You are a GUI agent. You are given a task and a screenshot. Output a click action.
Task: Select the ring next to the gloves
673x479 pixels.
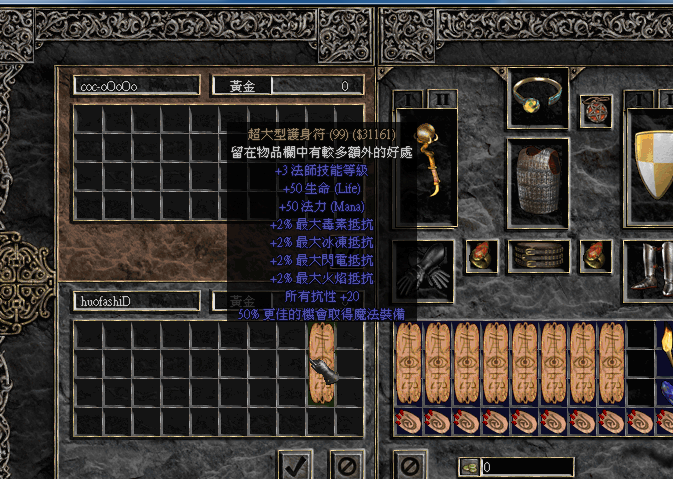tap(482, 256)
